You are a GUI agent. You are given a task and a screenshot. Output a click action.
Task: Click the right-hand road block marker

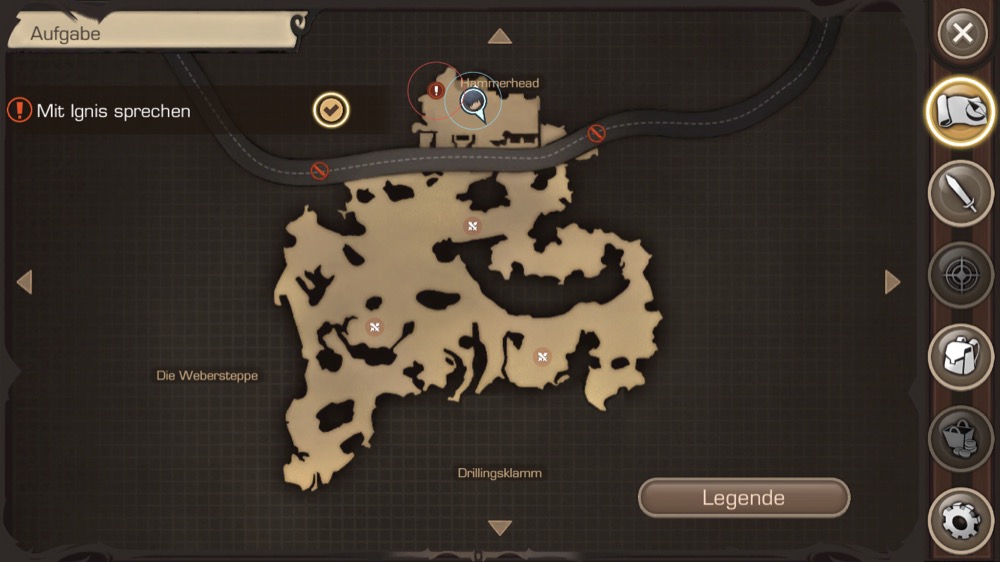[596, 133]
